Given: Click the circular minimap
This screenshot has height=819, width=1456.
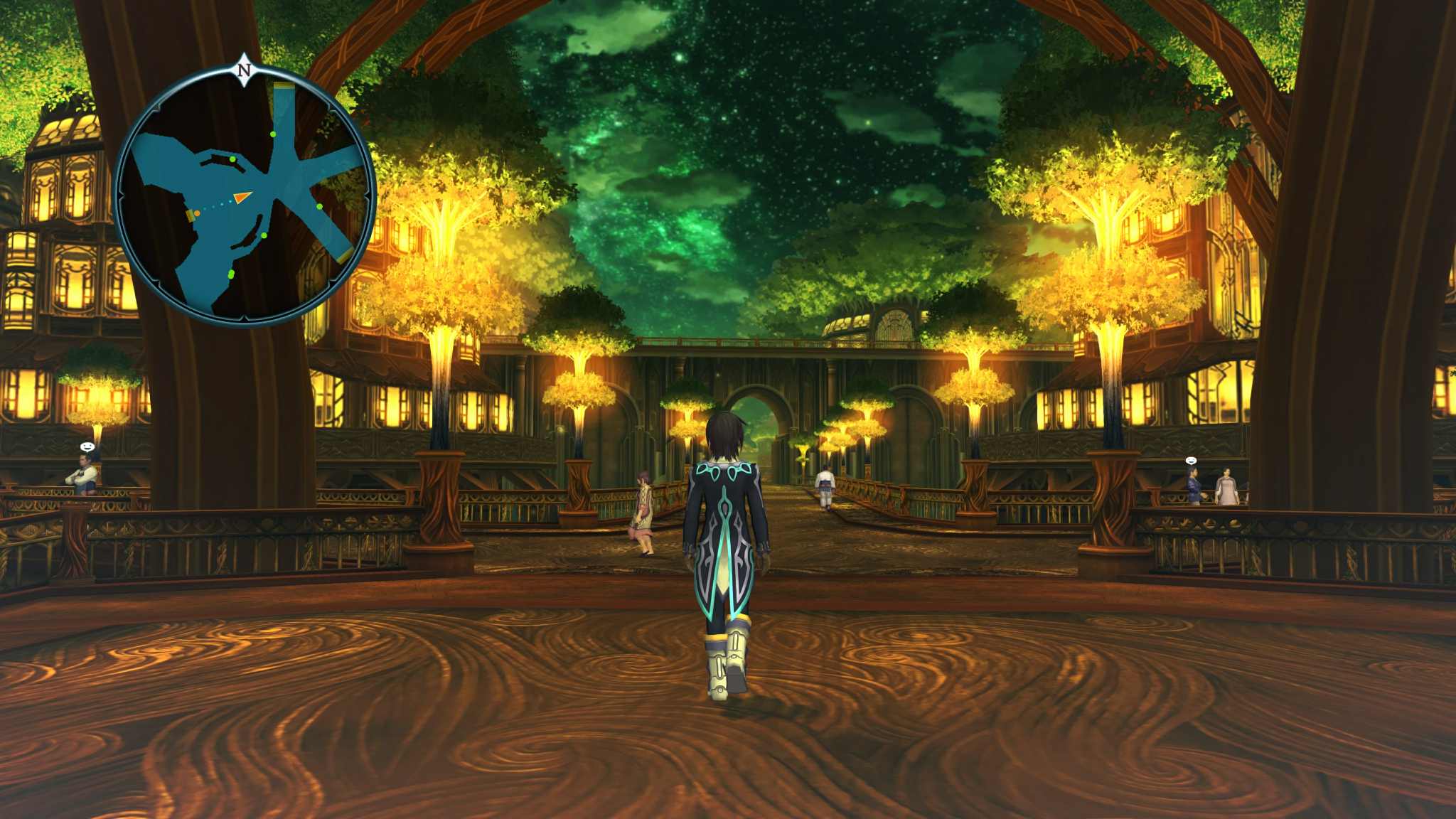Looking at the screenshot, I should point(244,196).
